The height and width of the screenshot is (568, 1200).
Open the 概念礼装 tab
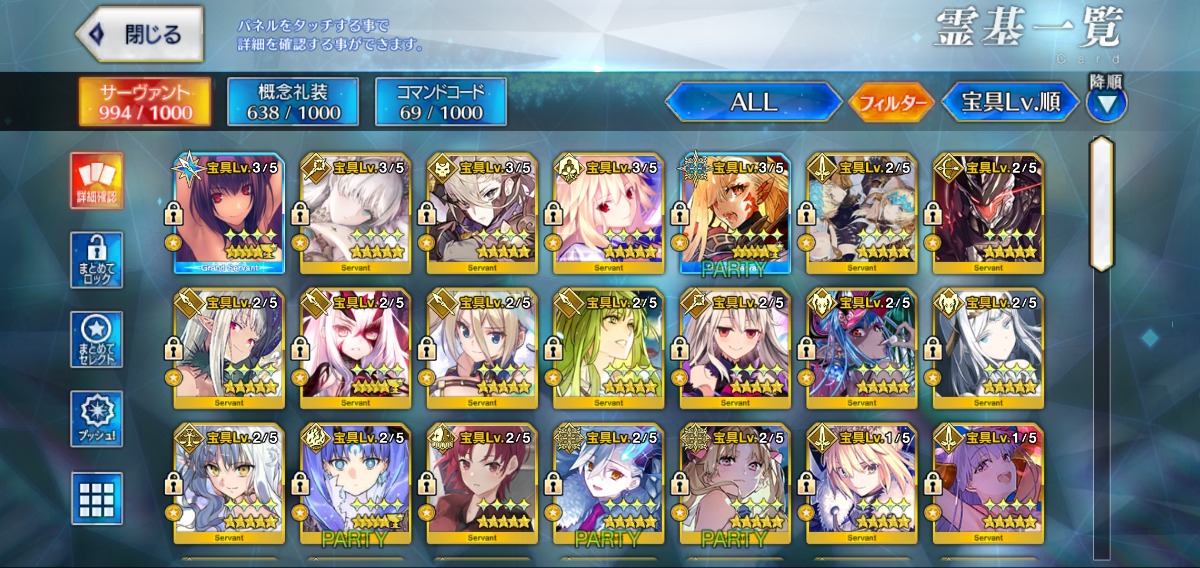[x=293, y=102]
